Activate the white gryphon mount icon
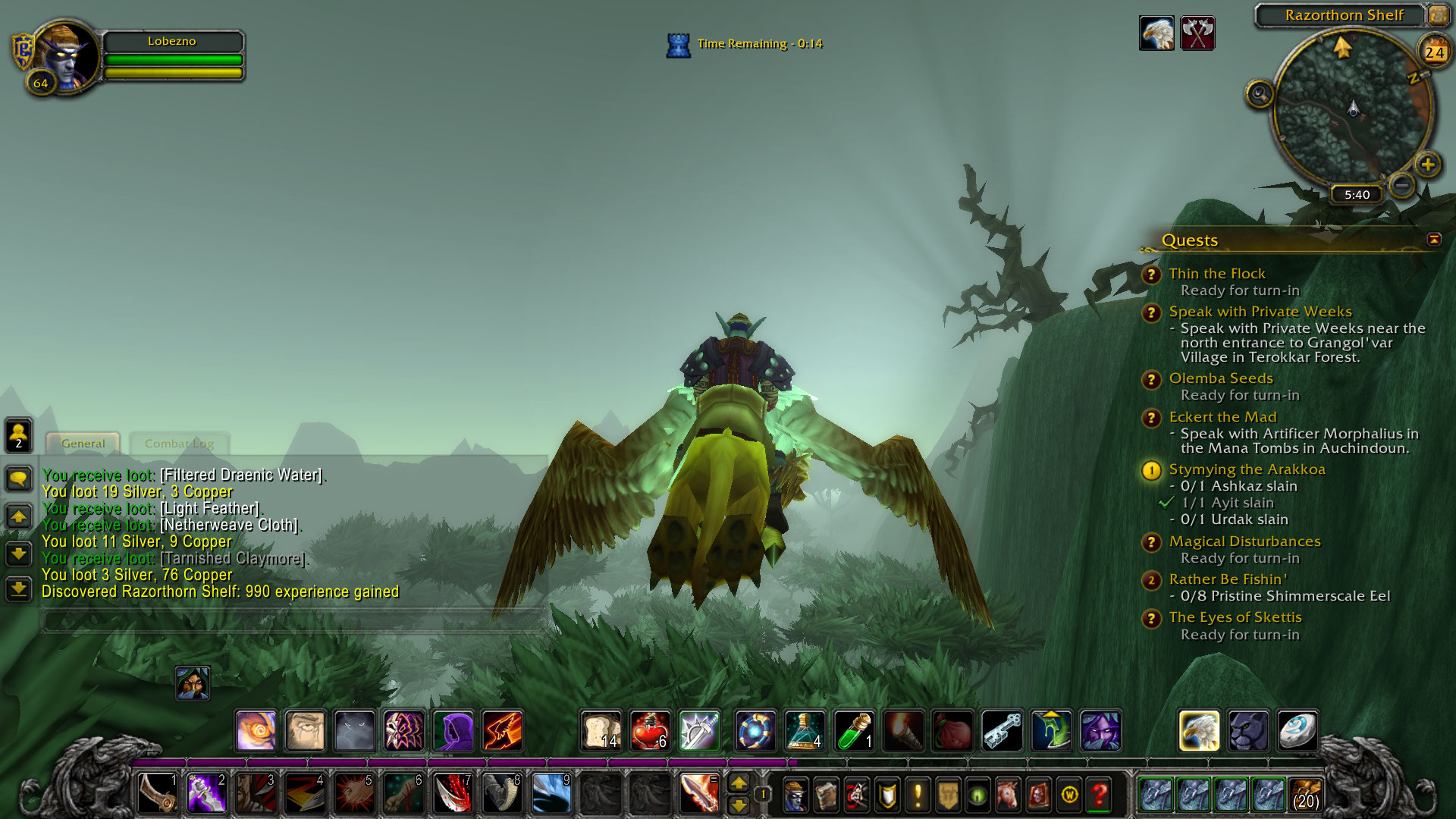 1199,731
